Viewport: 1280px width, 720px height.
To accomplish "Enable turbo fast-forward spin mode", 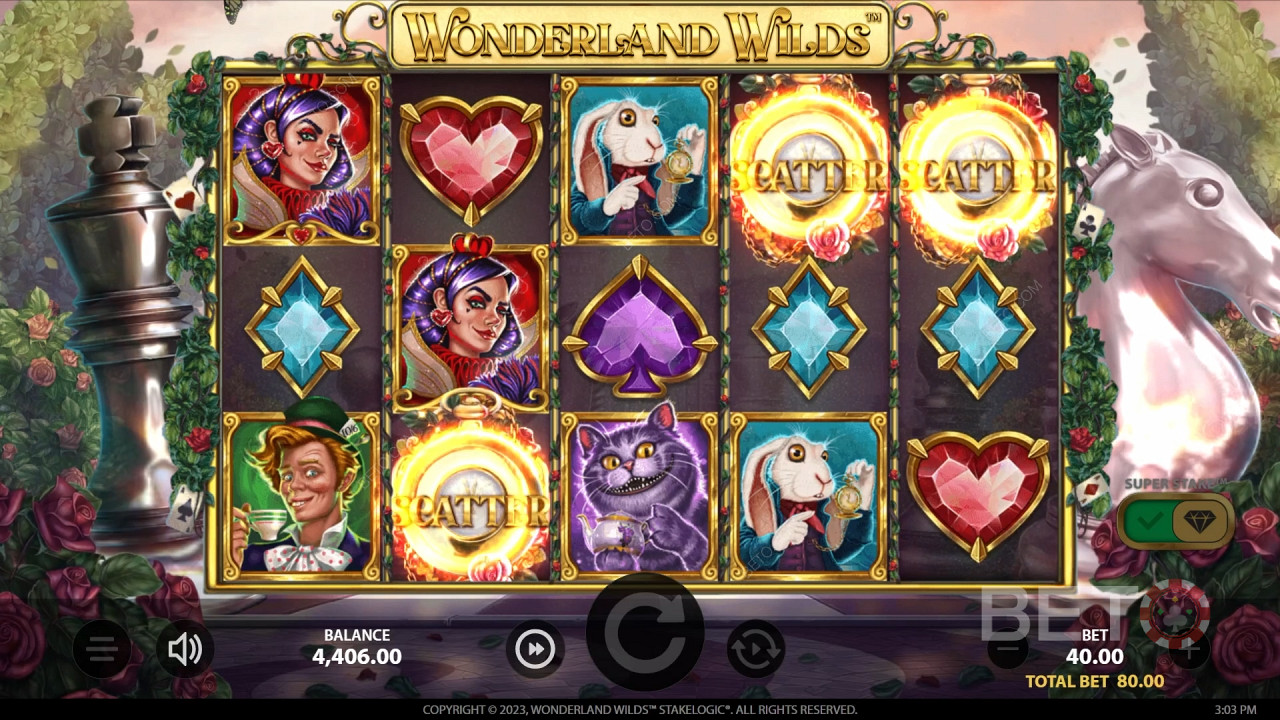I will pos(535,650).
